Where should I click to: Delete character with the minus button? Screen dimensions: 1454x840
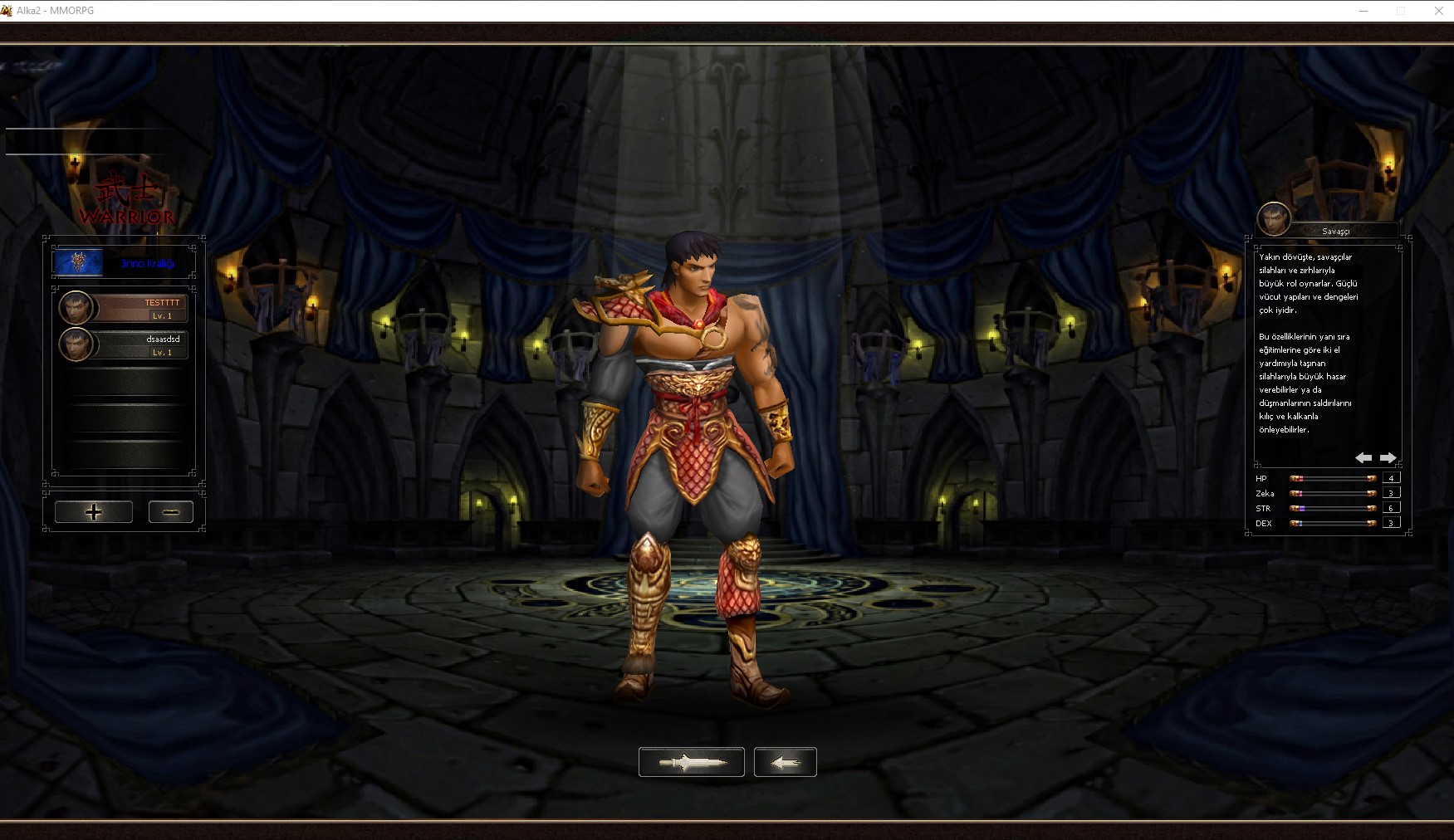(171, 512)
